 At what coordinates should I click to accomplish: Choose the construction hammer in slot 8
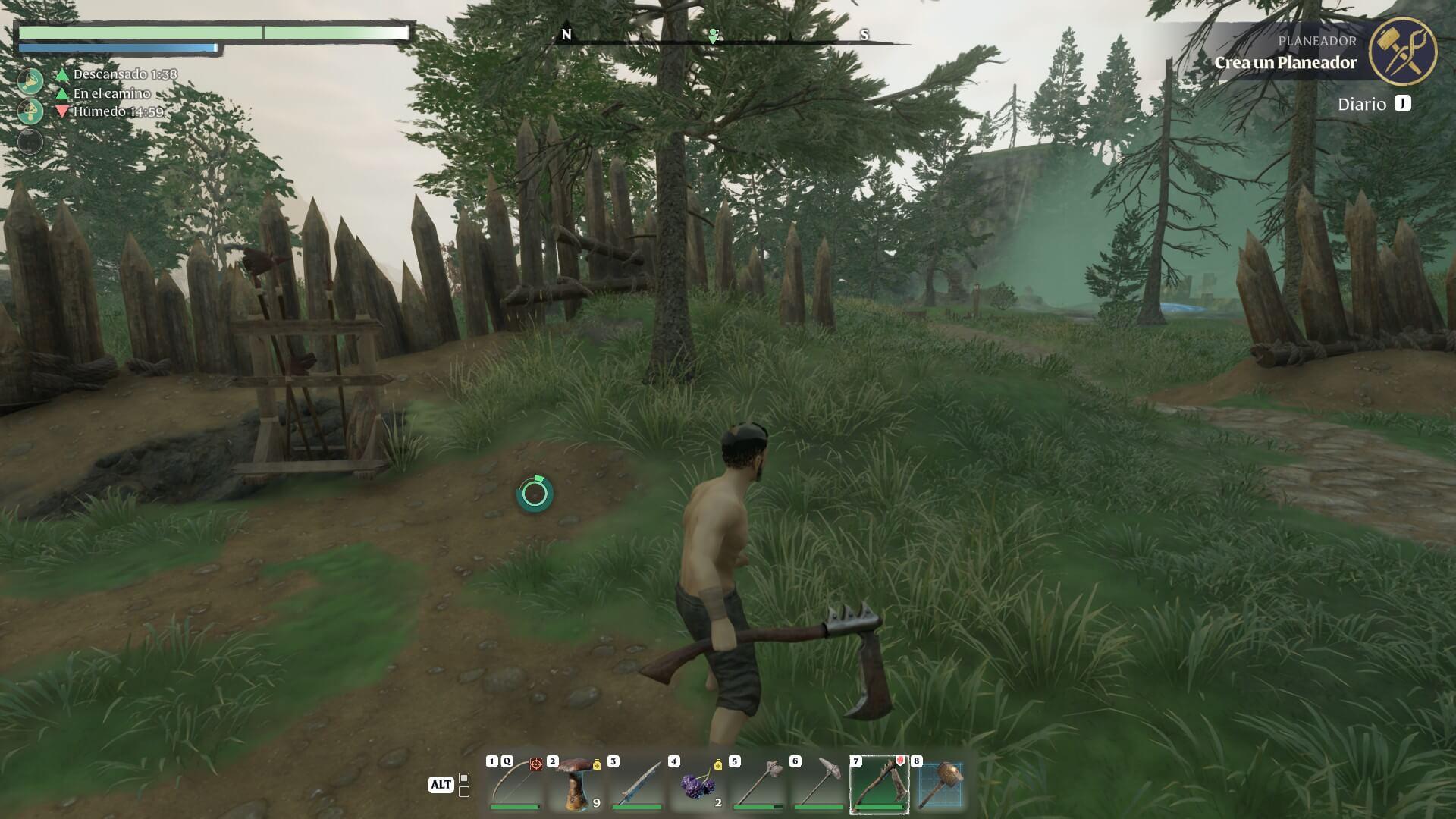(x=940, y=784)
